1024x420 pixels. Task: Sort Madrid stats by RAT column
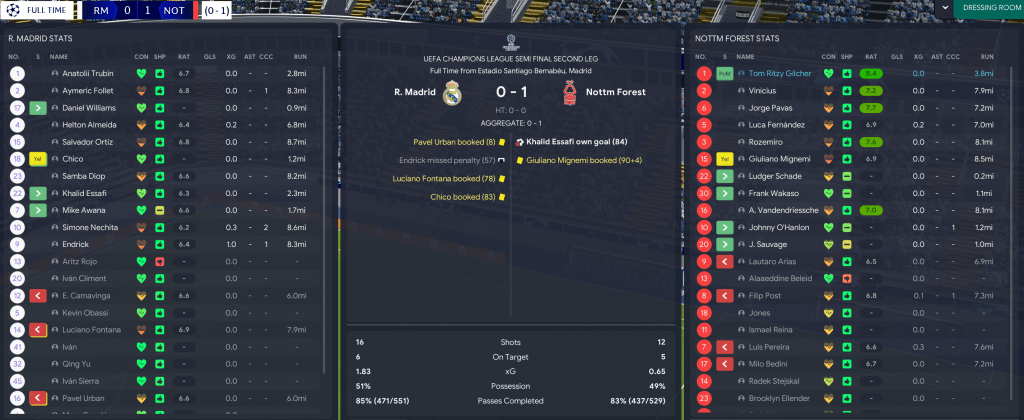(x=183, y=57)
